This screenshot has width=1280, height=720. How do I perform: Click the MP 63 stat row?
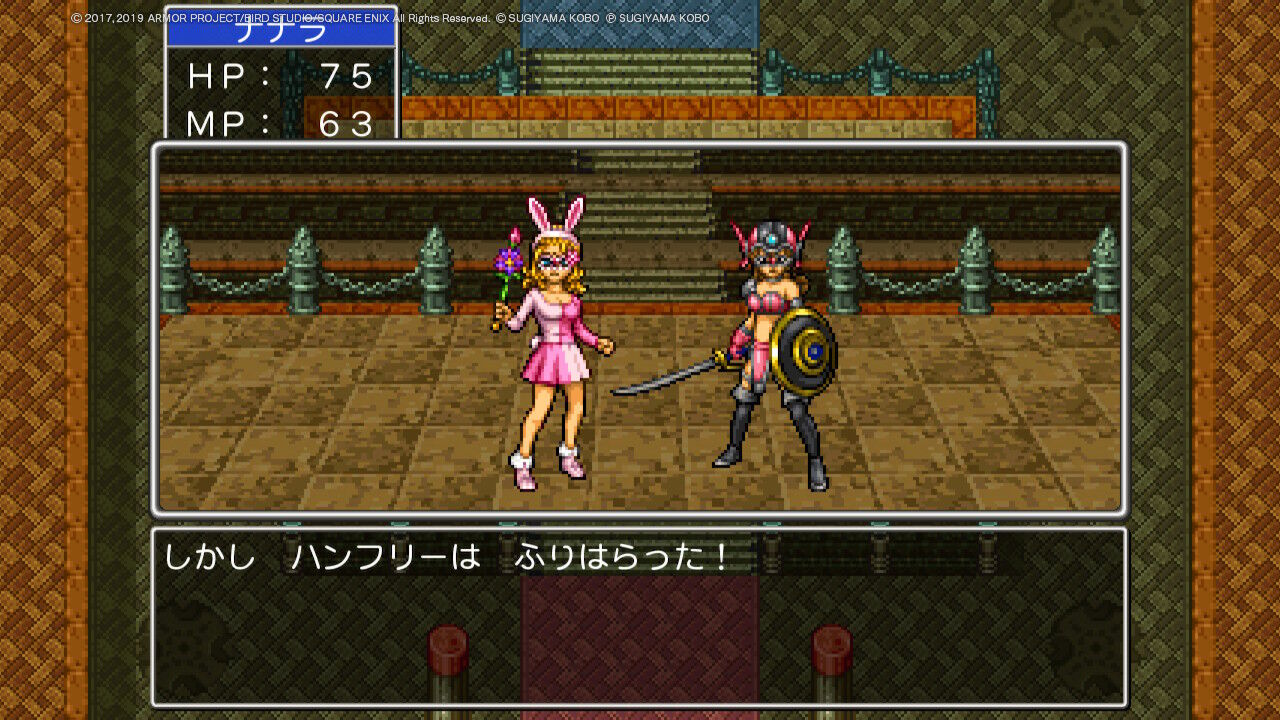[280, 124]
